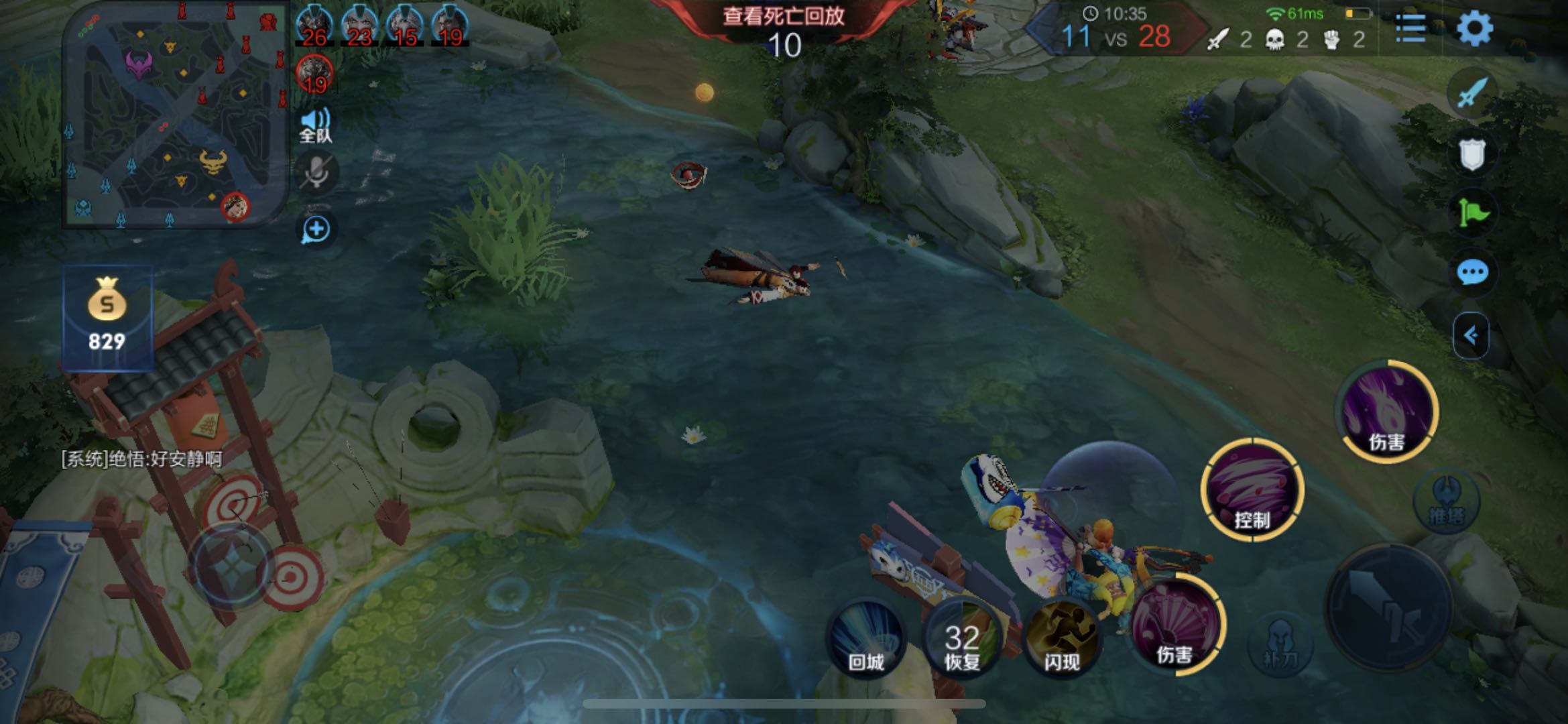Toggle the 全队 team voice speaker
1568x724 pixels.
315,125
